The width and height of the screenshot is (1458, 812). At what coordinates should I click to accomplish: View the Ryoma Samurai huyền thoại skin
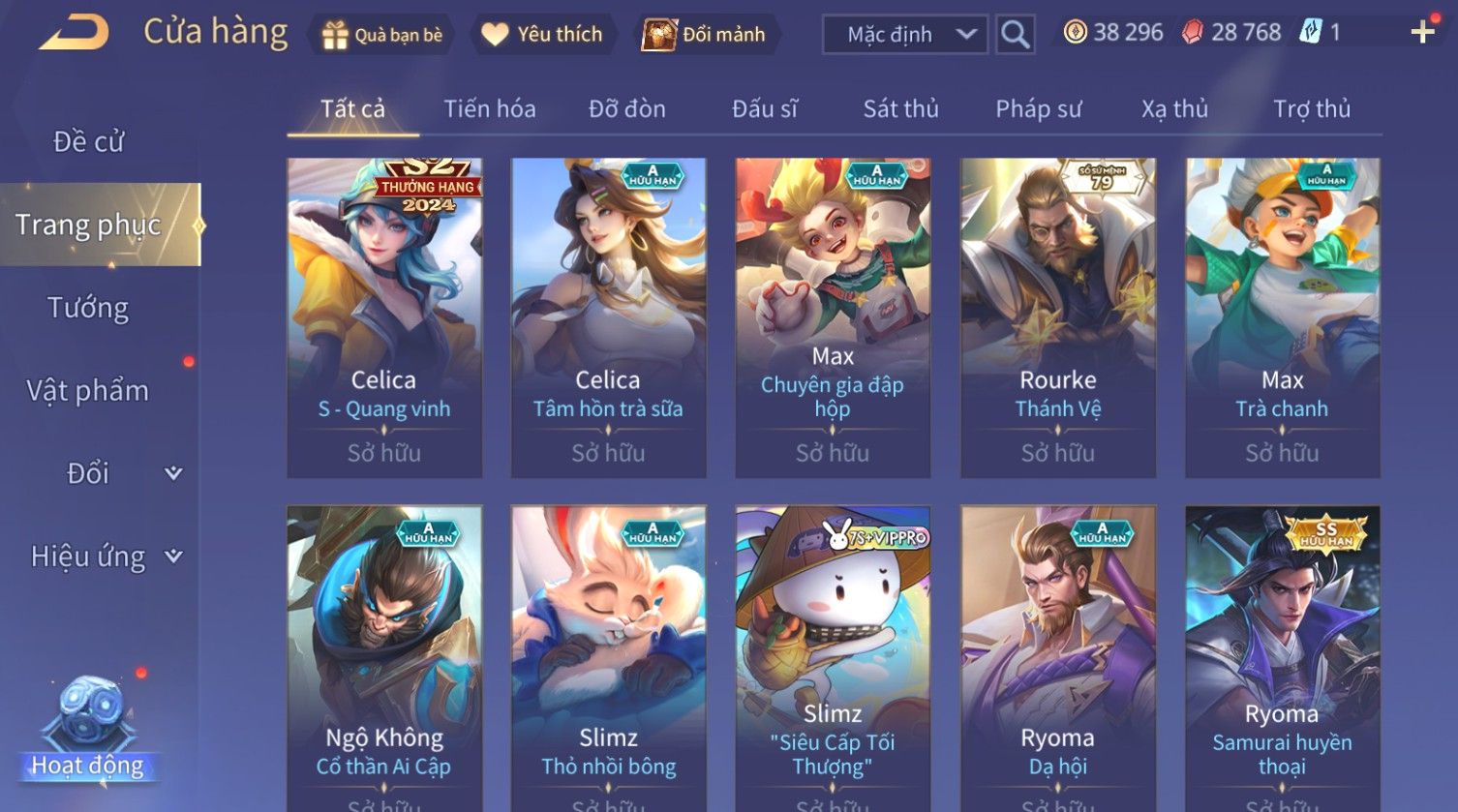point(1282,658)
